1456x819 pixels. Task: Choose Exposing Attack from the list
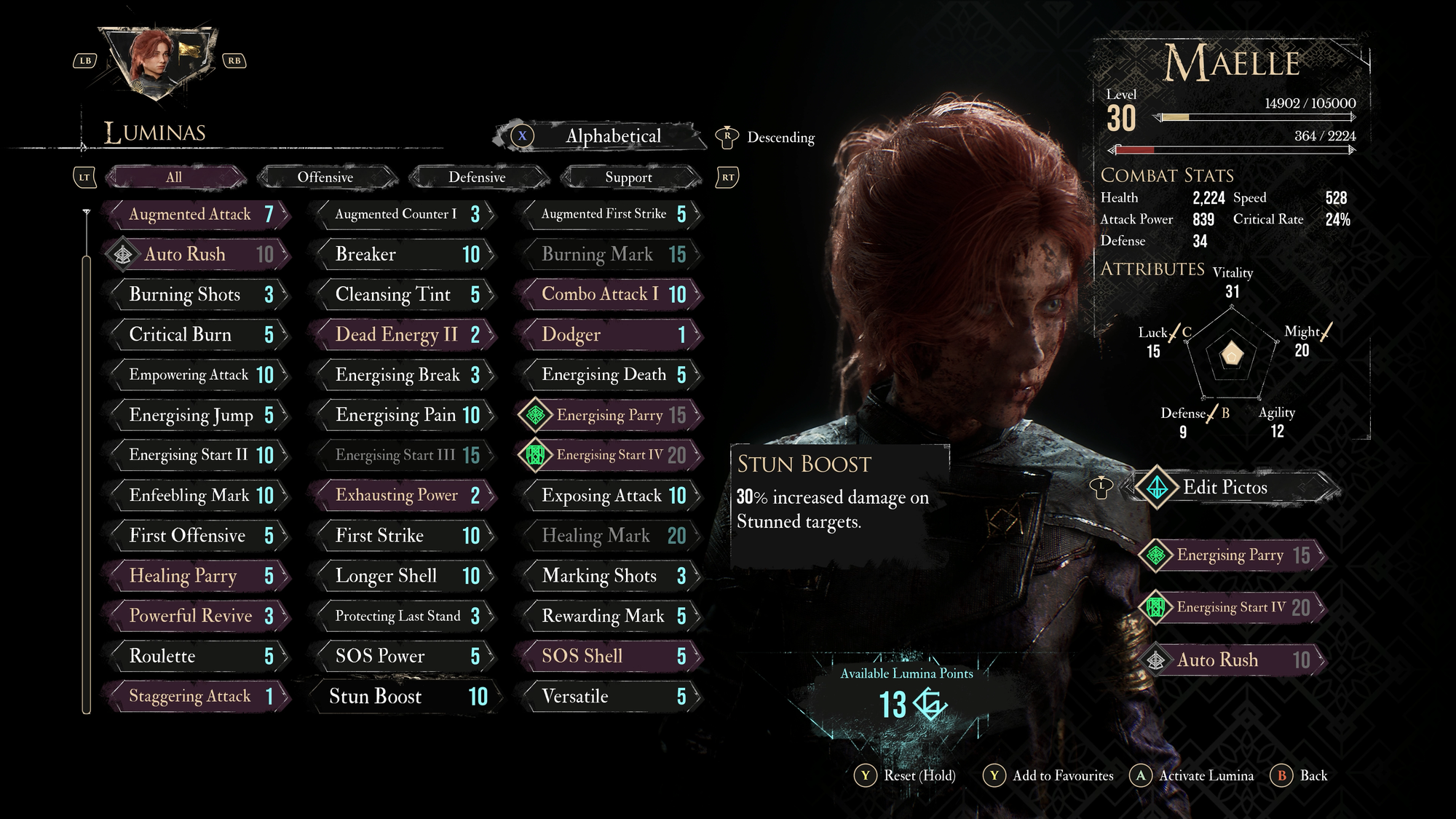pyautogui.click(x=612, y=496)
